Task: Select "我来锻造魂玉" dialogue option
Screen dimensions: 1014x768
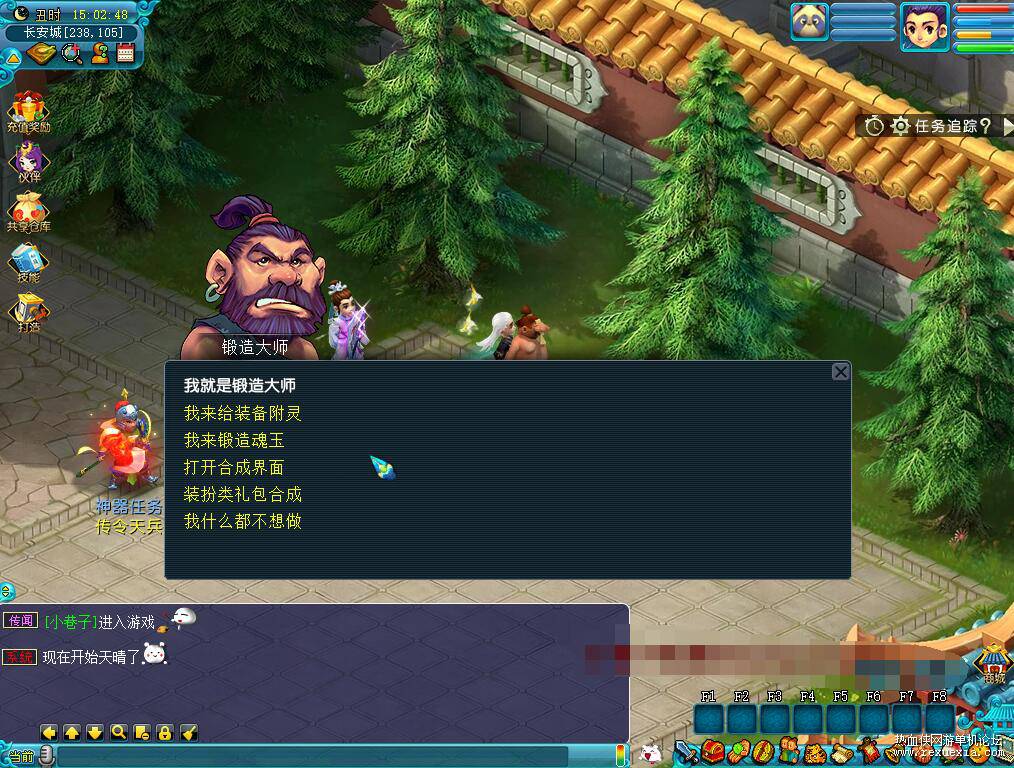Action: pyautogui.click(x=235, y=440)
